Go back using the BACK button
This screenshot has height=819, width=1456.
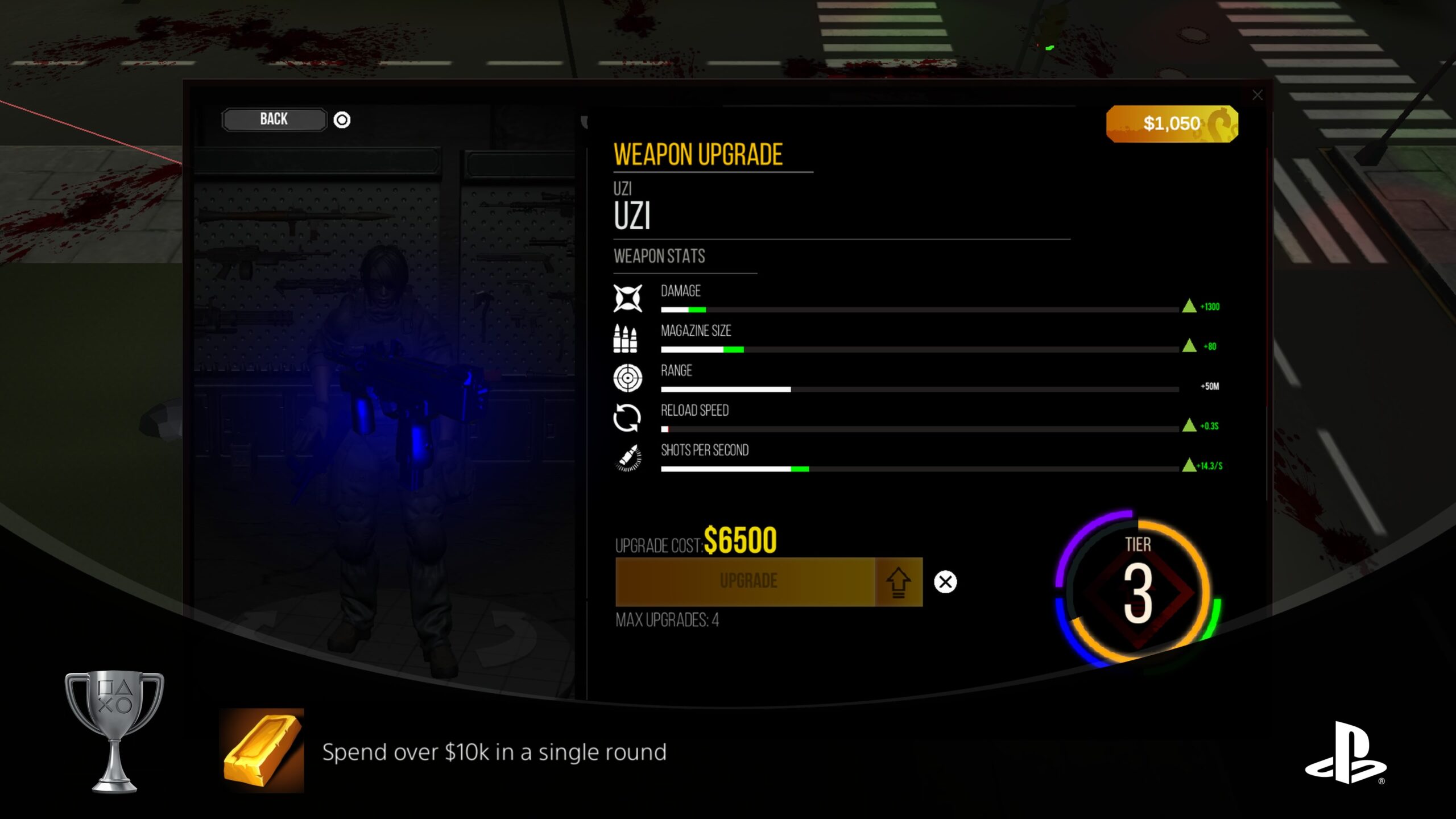[274, 119]
